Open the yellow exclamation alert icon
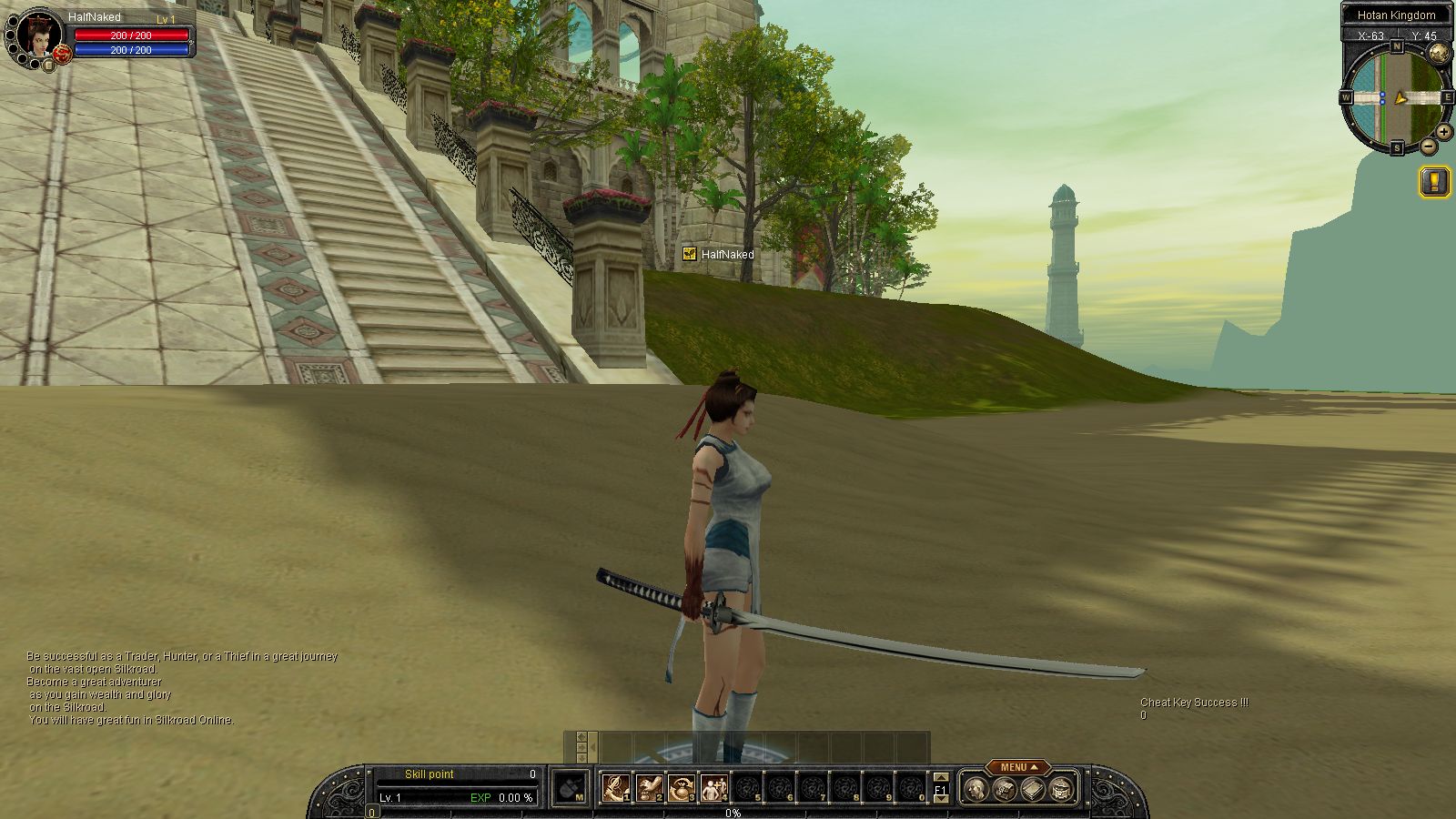The width and height of the screenshot is (1456, 819). click(1434, 181)
